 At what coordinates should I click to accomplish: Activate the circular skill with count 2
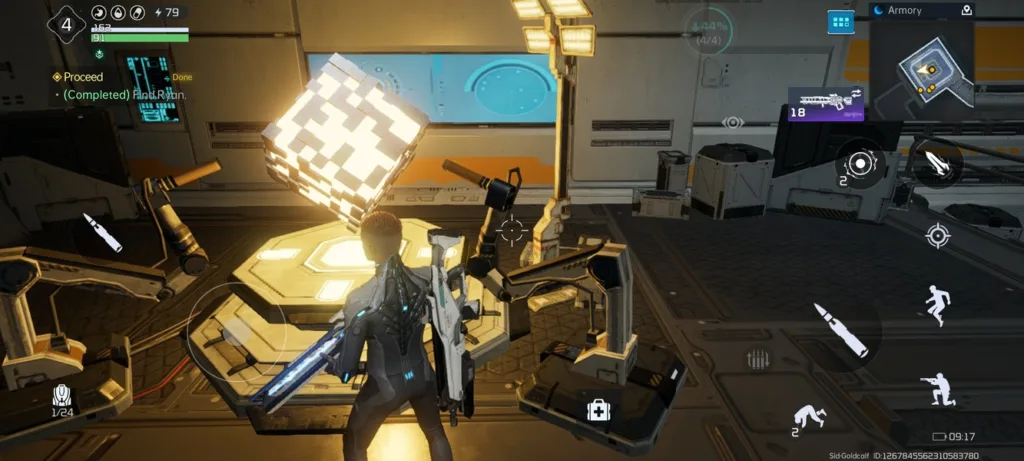coord(859,161)
